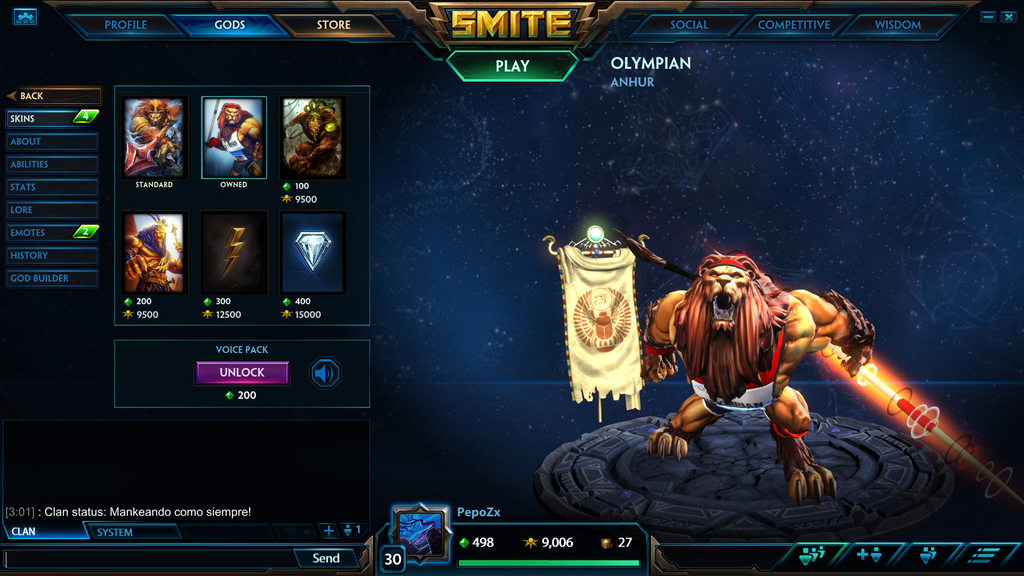Read the Lore section
This screenshot has width=1024, height=576.
52,210
